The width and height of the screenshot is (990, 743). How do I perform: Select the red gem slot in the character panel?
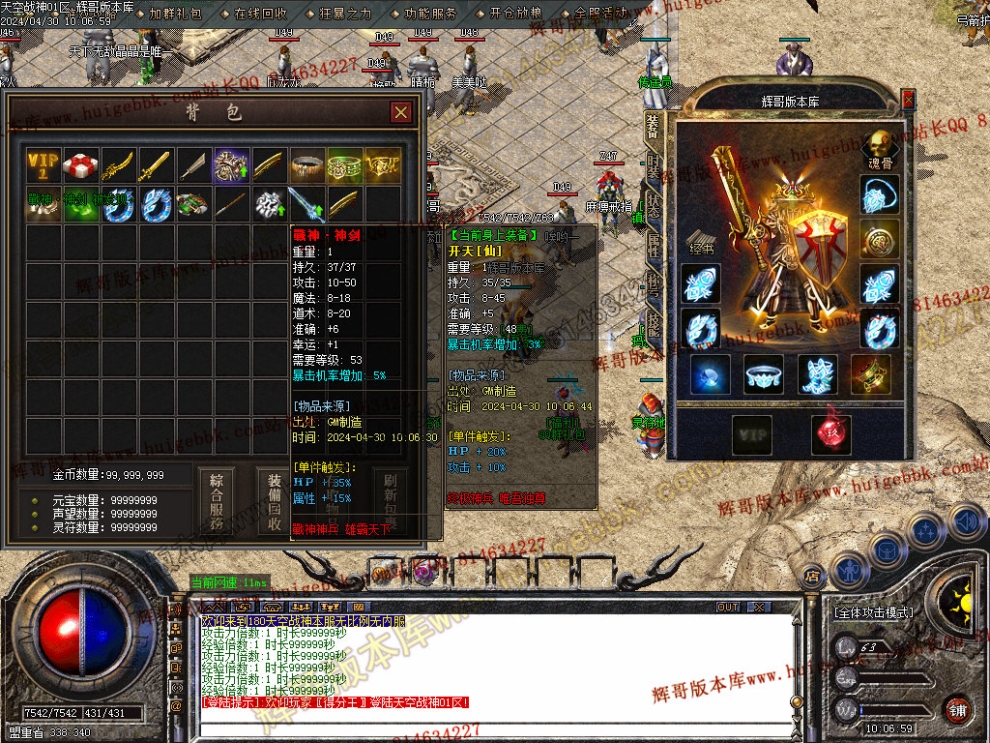[x=830, y=434]
